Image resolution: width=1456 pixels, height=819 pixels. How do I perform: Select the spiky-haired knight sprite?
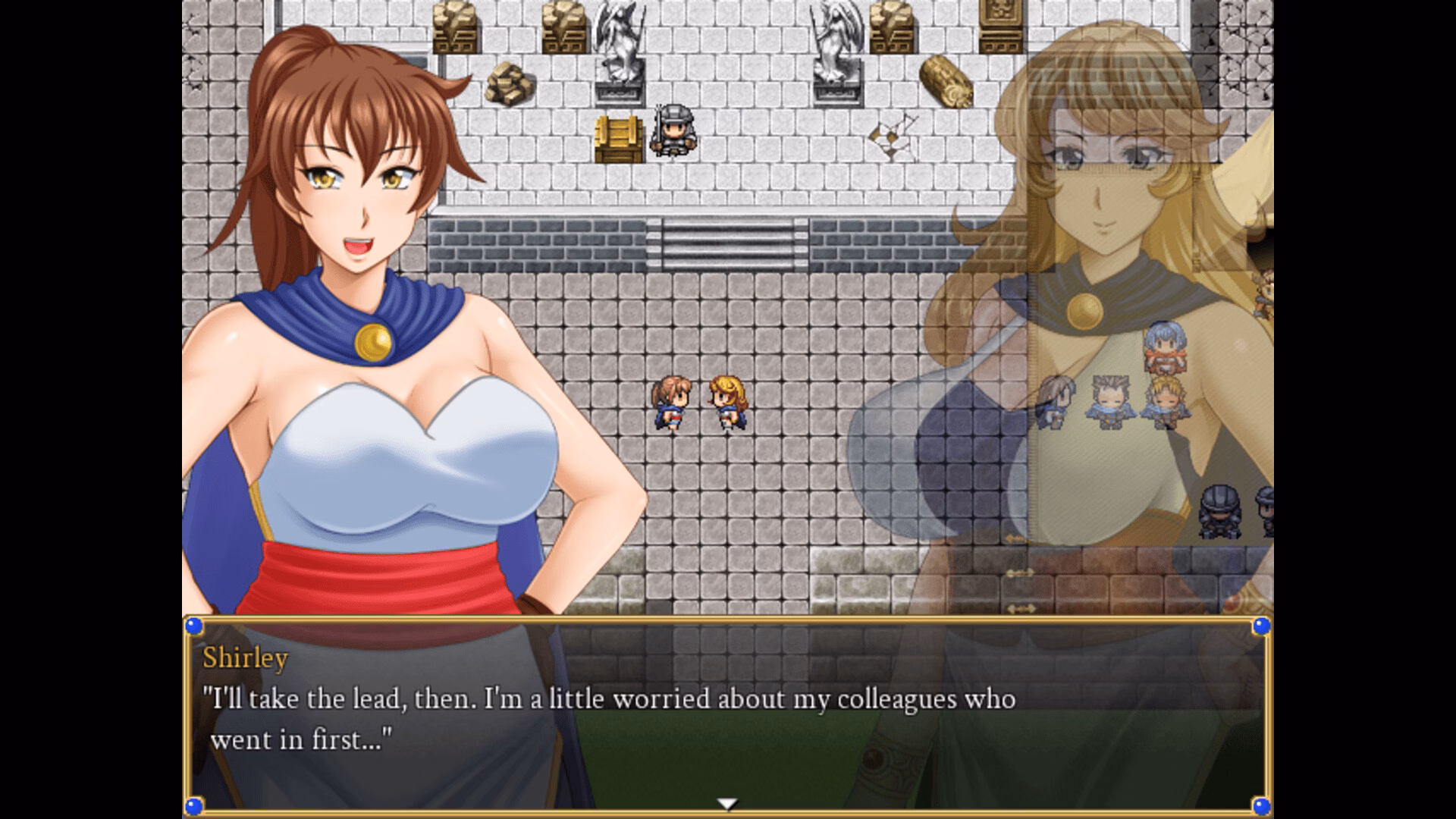(1109, 402)
